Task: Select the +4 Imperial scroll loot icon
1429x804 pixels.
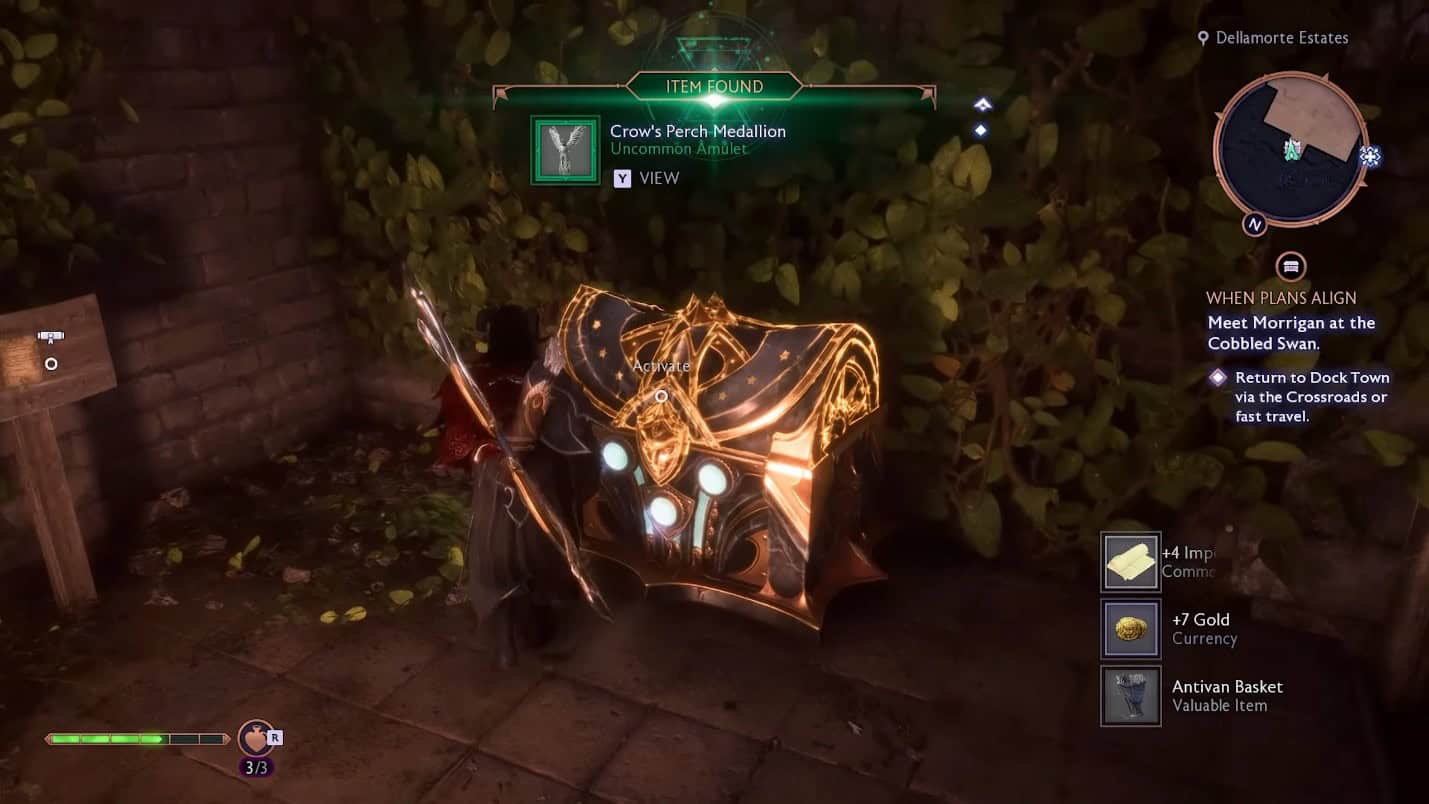Action: pos(1130,561)
